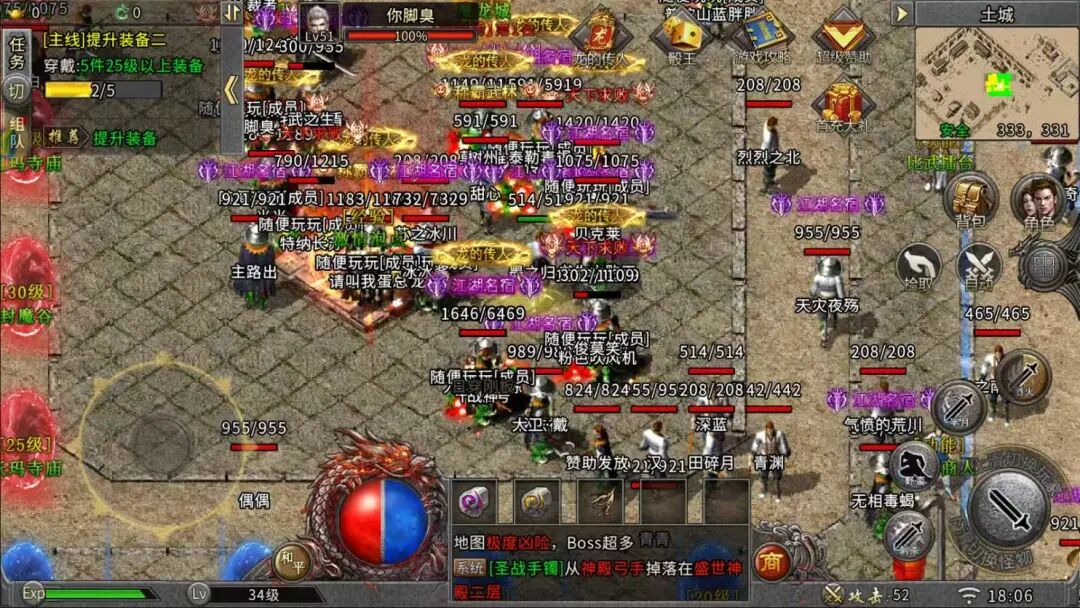Toggle the 和平 attack mode button

pyautogui.click(x=291, y=562)
